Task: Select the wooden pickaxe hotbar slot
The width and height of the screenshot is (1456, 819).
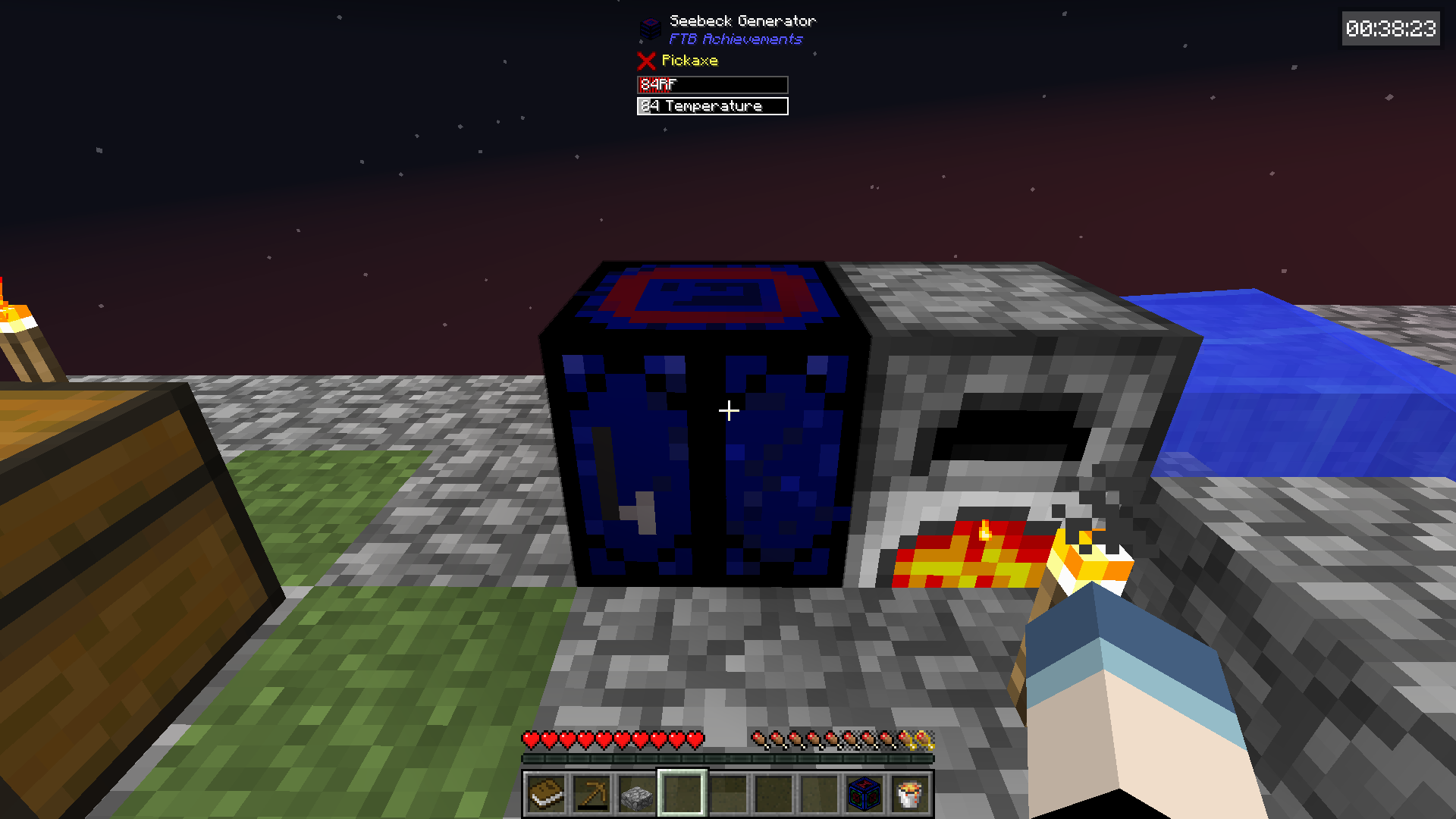Action: [x=591, y=794]
